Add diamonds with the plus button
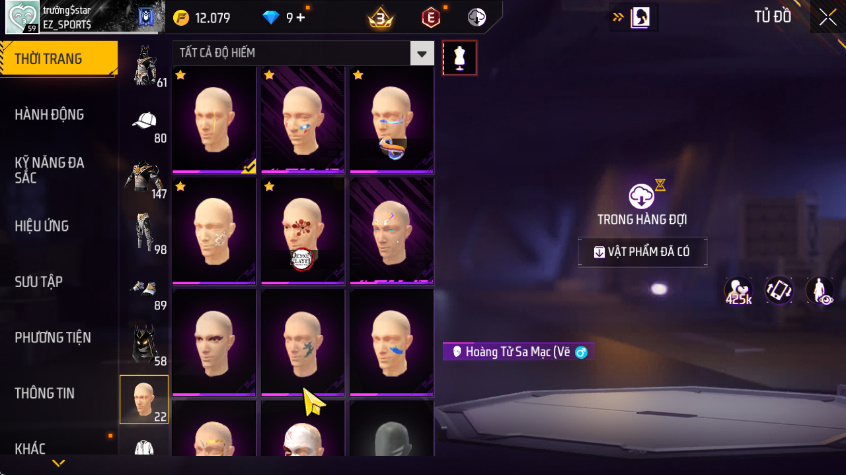846x475 pixels. point(301,17)
